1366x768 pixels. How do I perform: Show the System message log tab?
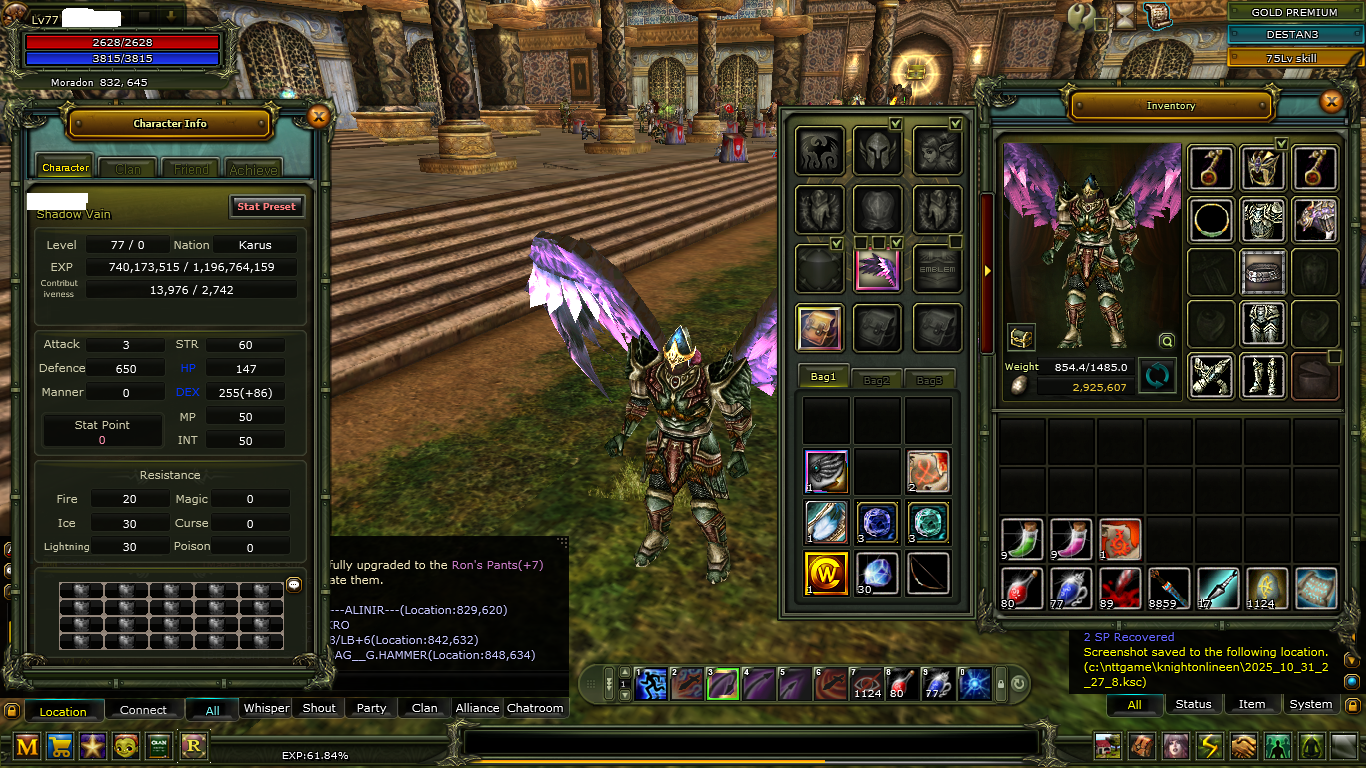1310,704
